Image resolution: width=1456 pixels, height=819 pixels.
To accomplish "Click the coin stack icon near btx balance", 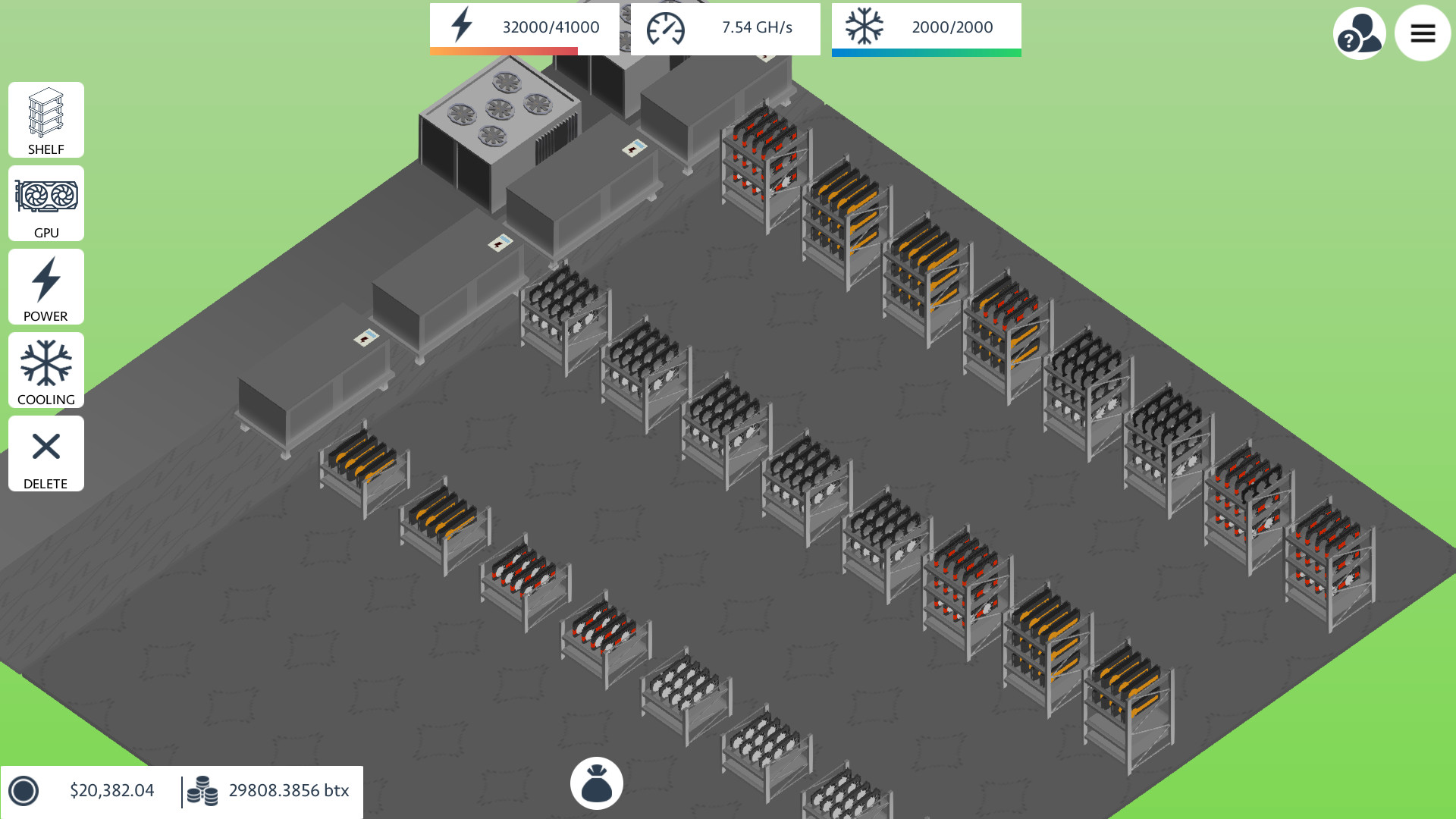I will click(203, 790).
